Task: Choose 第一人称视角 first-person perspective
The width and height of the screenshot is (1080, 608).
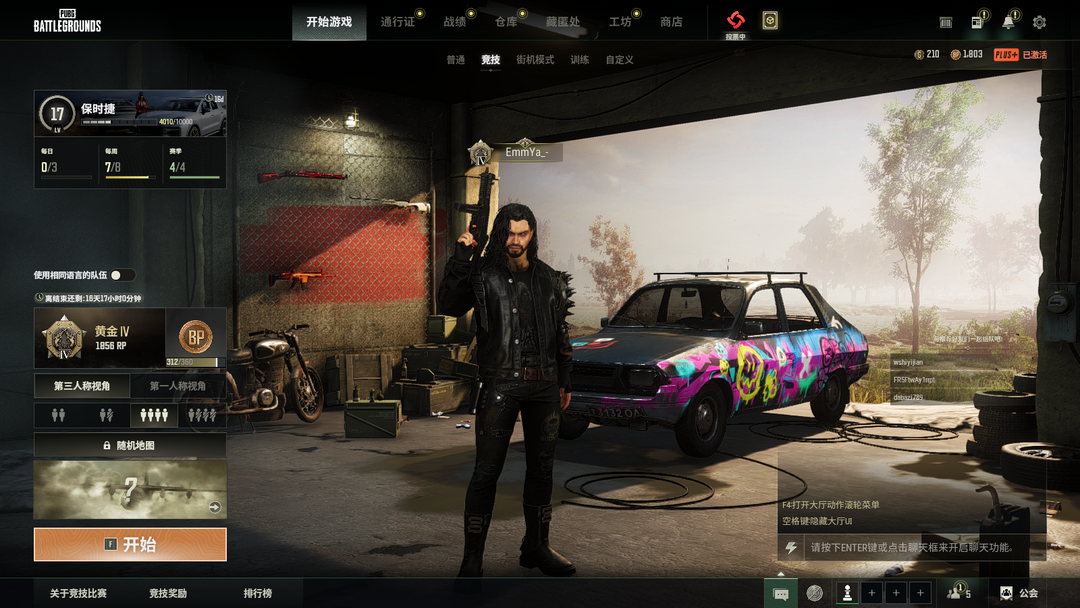Action: click(x=178, y=386)
